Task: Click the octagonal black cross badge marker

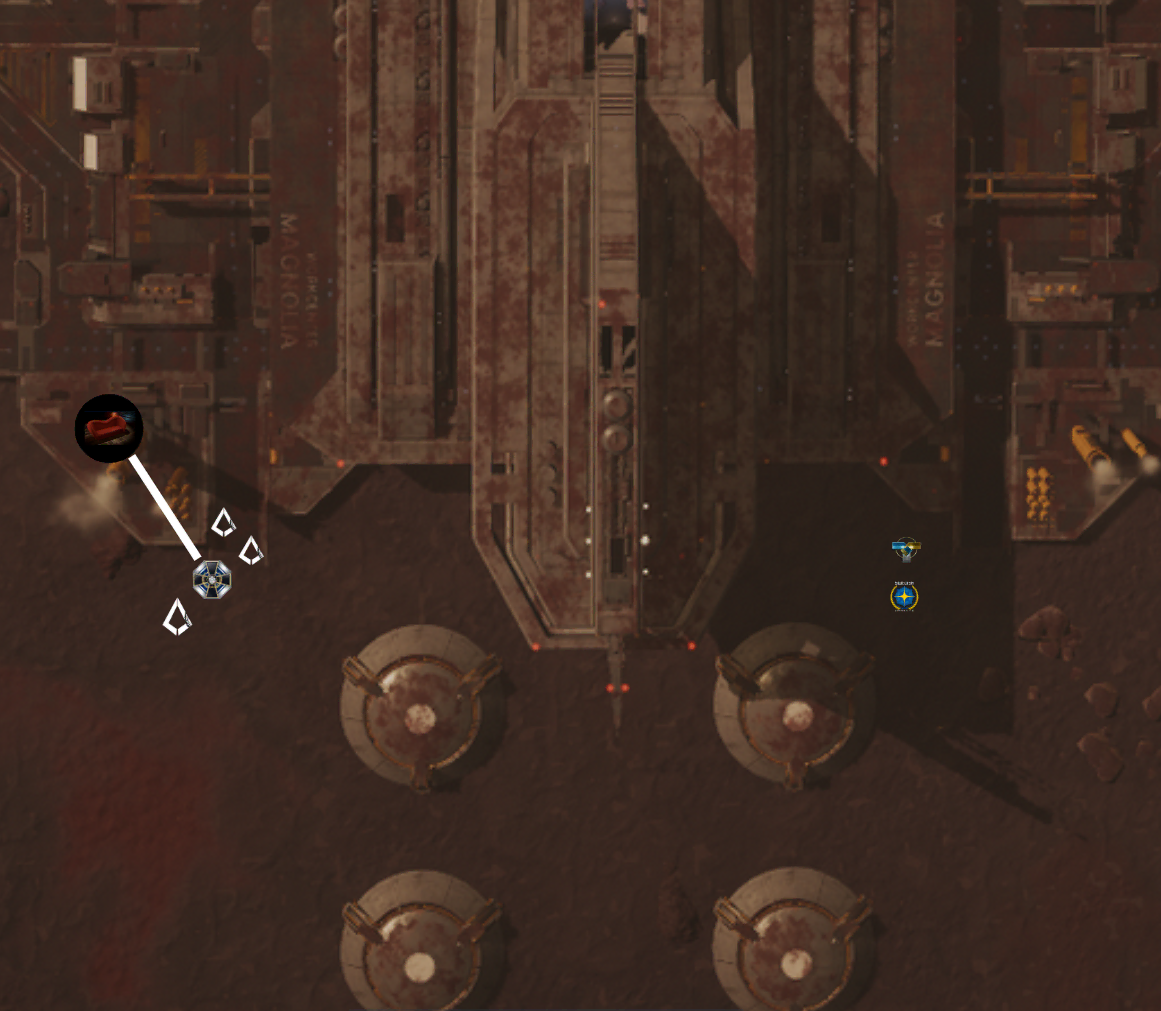Action: [212, 579]
